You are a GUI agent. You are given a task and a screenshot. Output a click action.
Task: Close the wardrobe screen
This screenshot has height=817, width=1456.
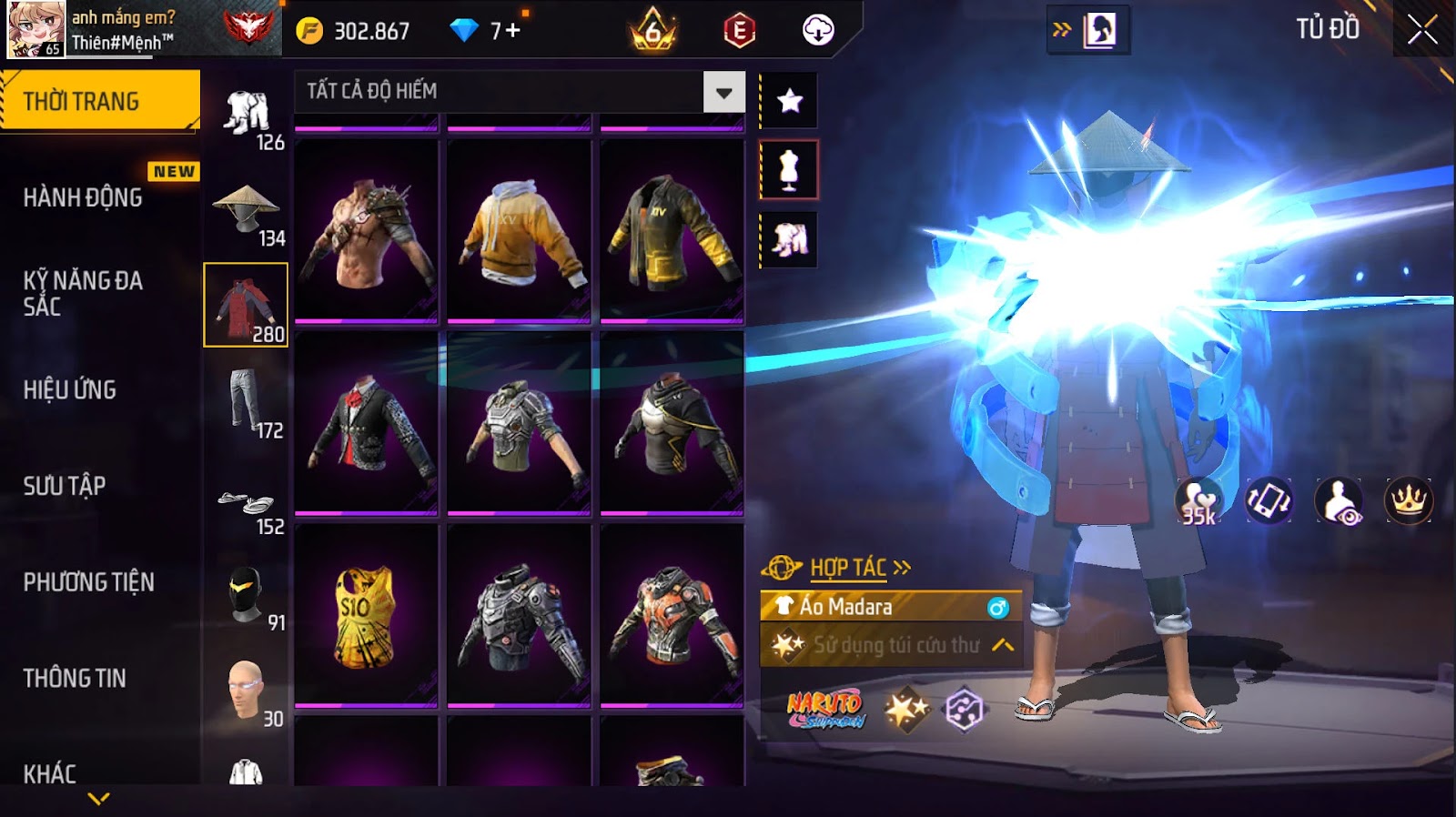pyautogui.click(x=1422, y=31)
